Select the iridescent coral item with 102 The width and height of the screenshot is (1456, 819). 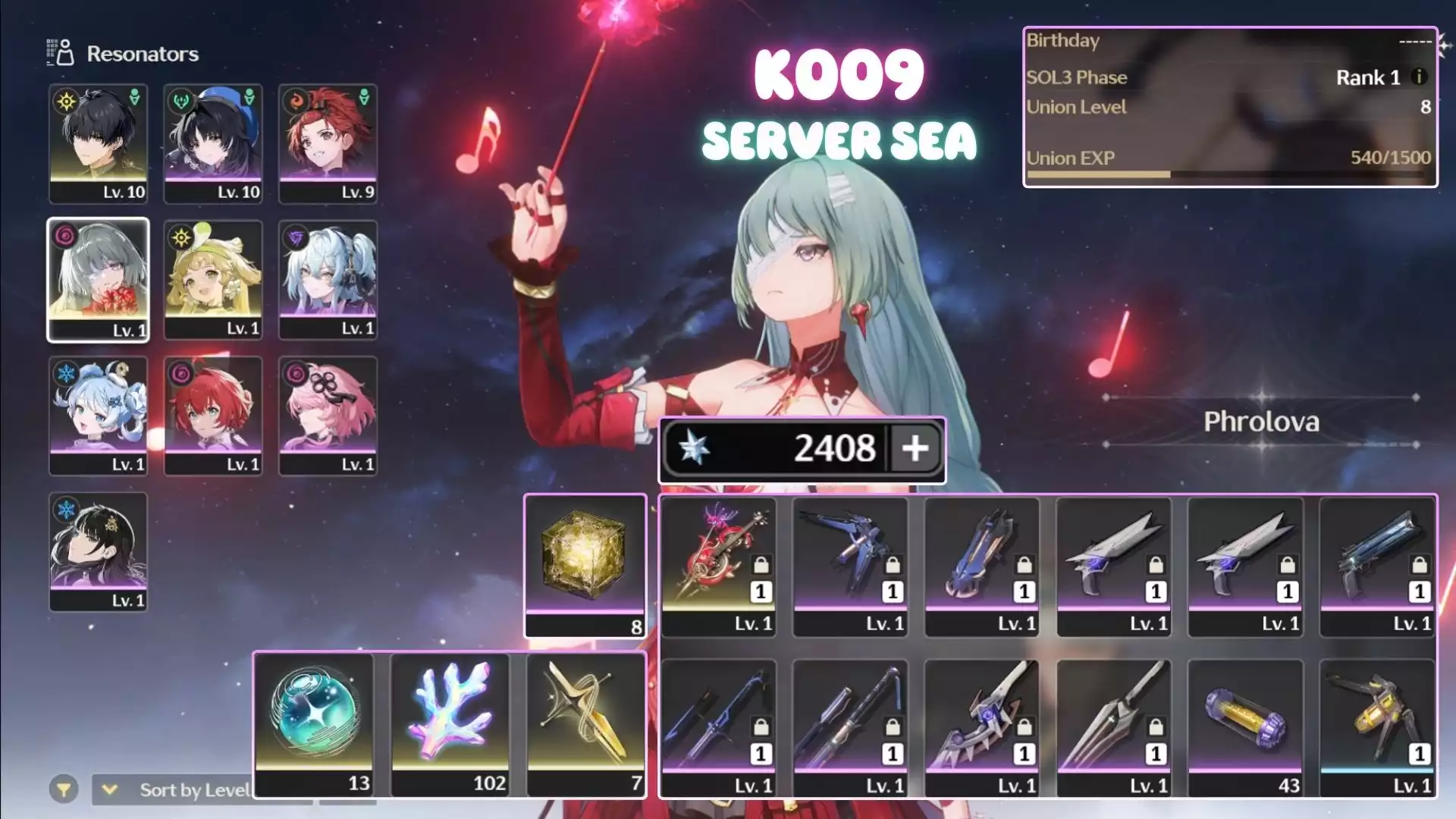click(450, 723)
